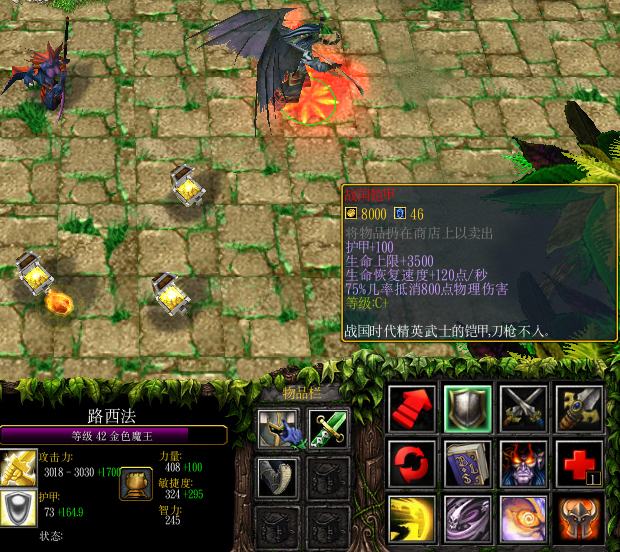
Task: Select the helmet item in inventory
Action: pos(274,428)
